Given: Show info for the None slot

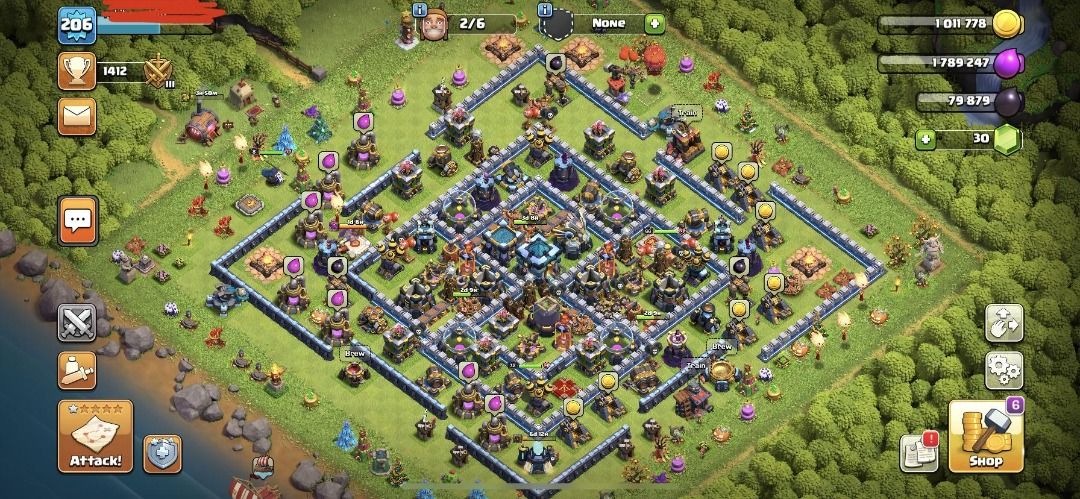Looking at the screenshot, I should tap(544, 10).
